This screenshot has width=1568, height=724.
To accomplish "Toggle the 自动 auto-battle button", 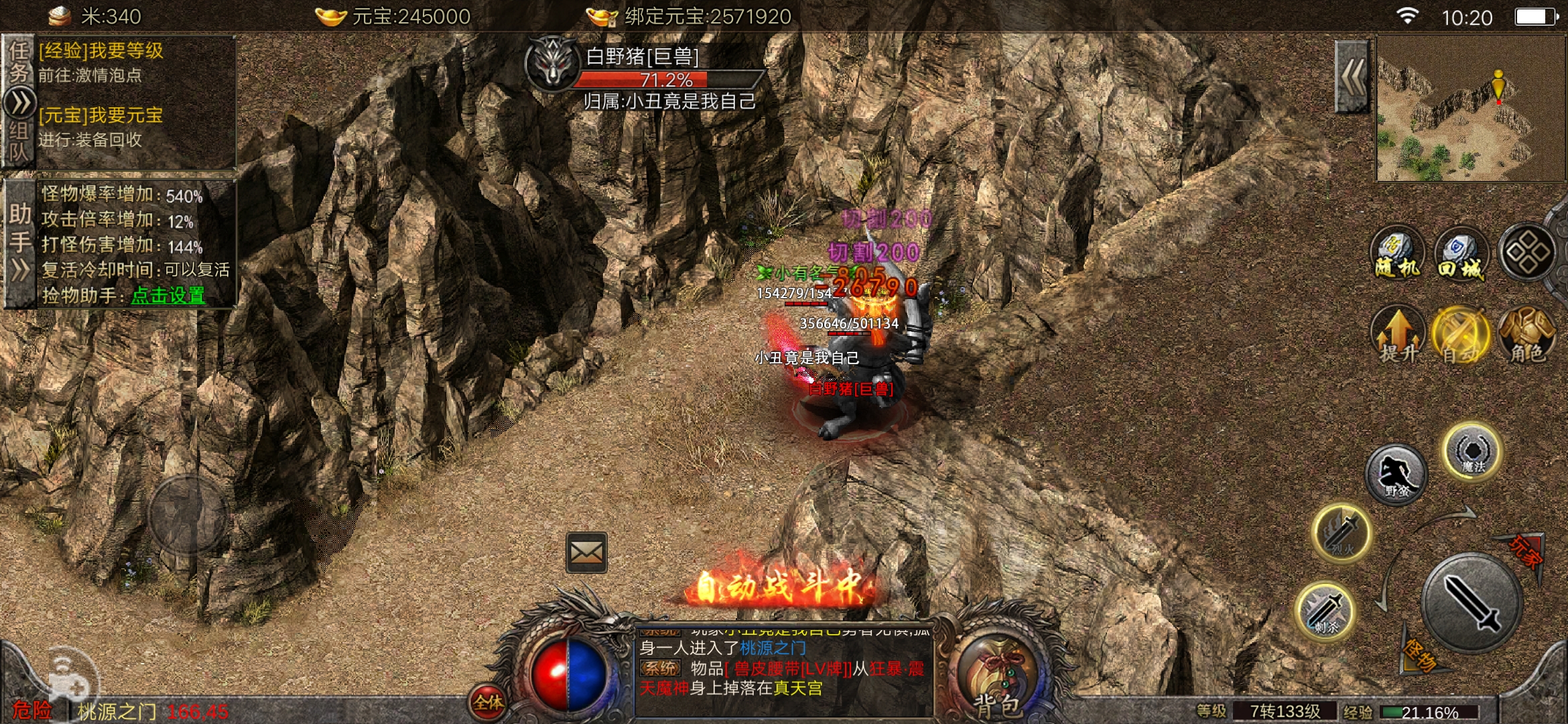I will click(1460, 335).
